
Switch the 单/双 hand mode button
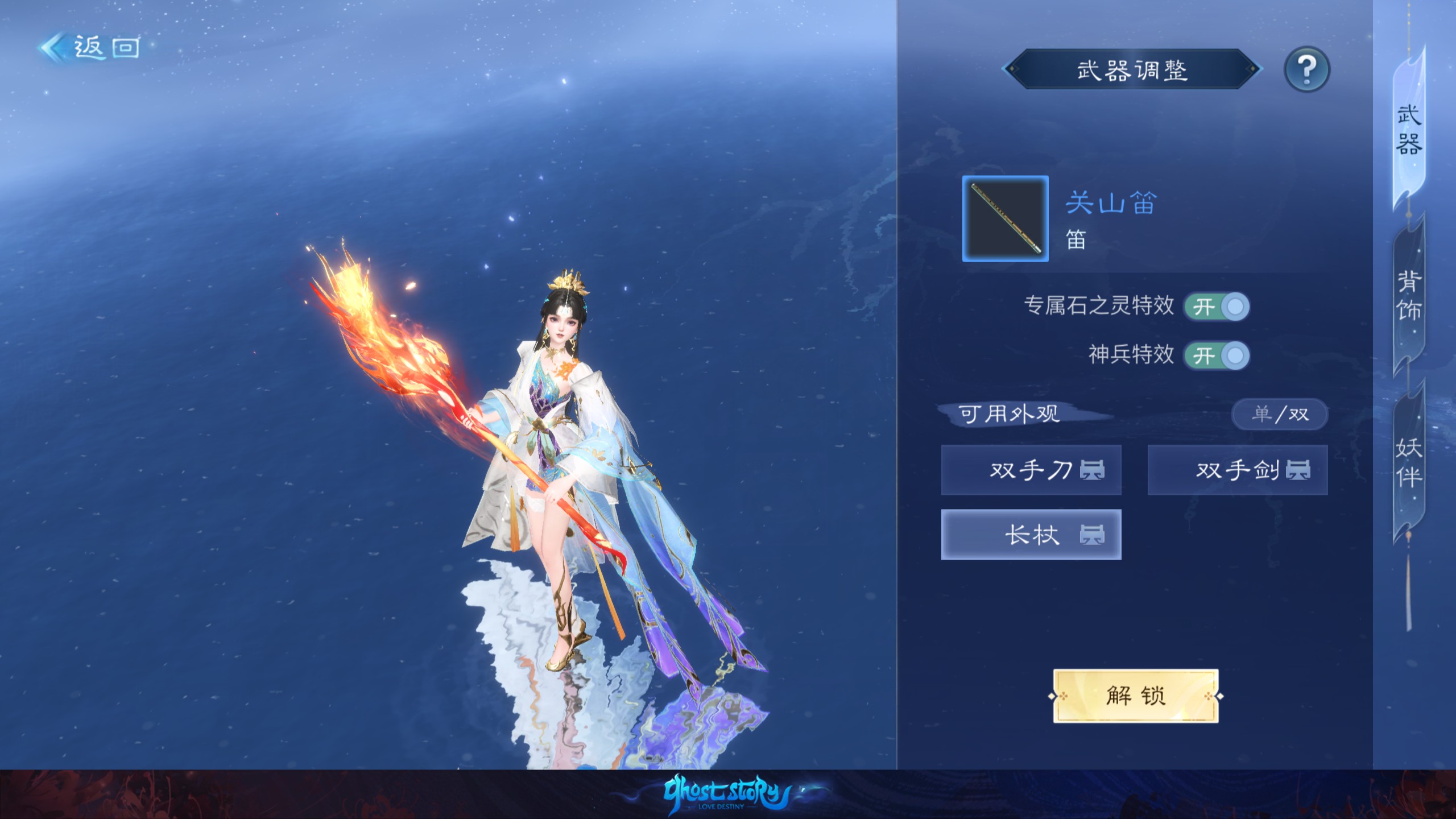pos(1280,414)
